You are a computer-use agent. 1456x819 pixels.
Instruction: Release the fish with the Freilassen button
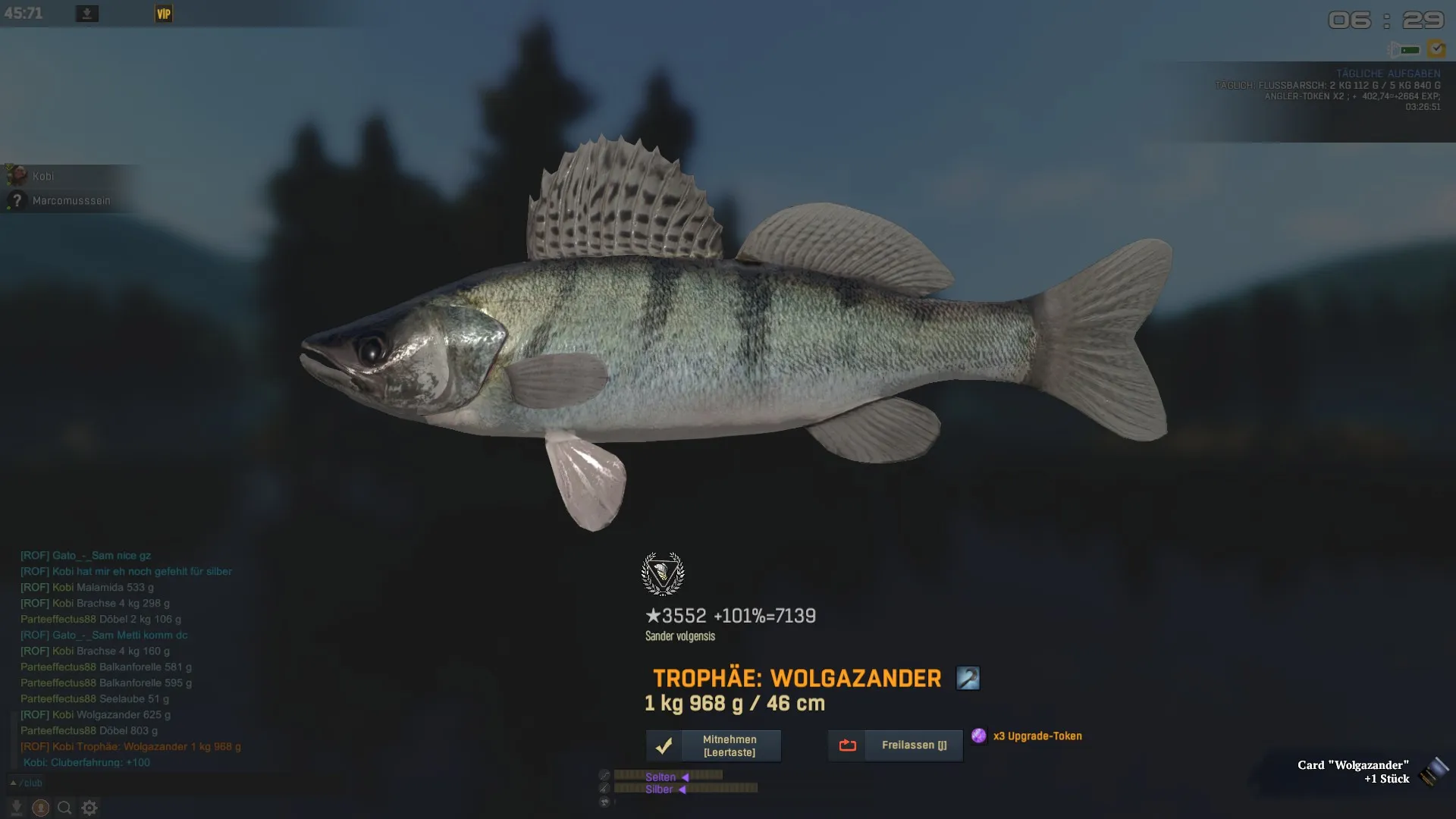pyautogui.click(x=895, y=745)
